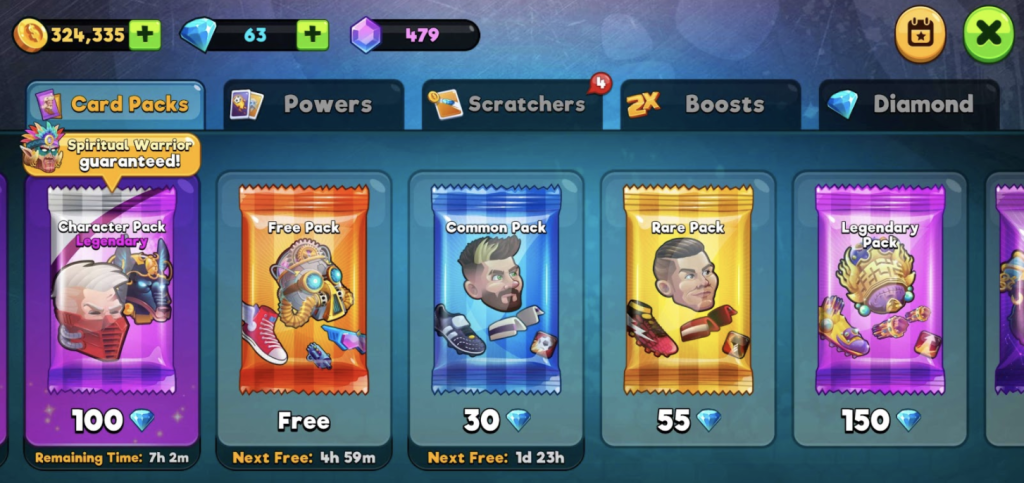Buy more diamonds using the plus button
This screenshot has height=483, width=1024.
click(312, 35)
